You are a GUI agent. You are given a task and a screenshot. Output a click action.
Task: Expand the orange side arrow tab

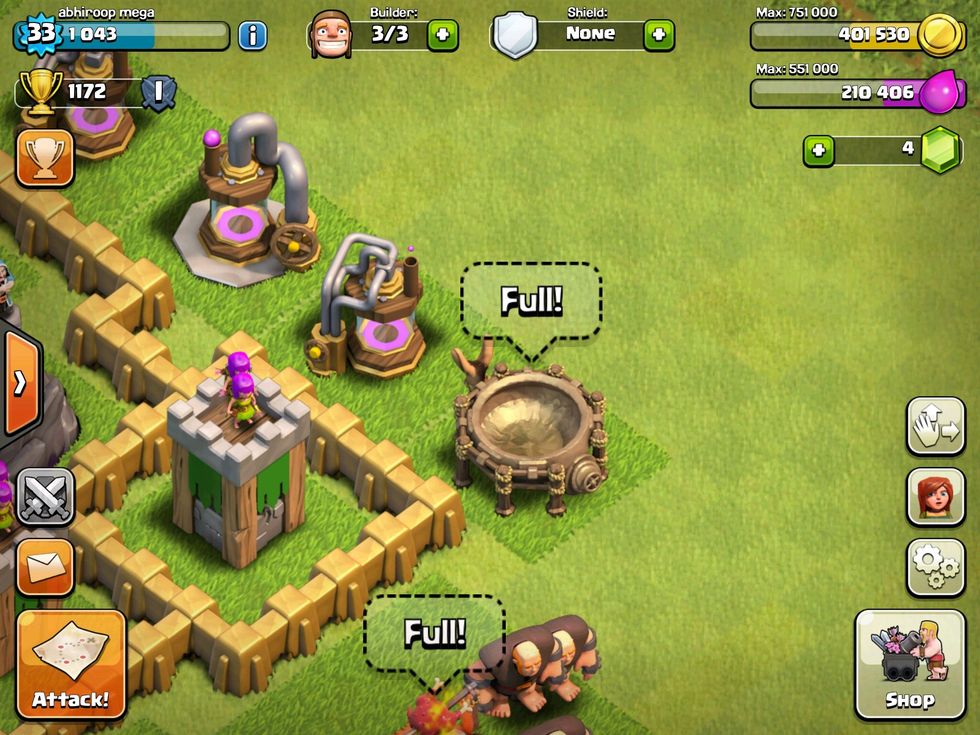(19, 382)
